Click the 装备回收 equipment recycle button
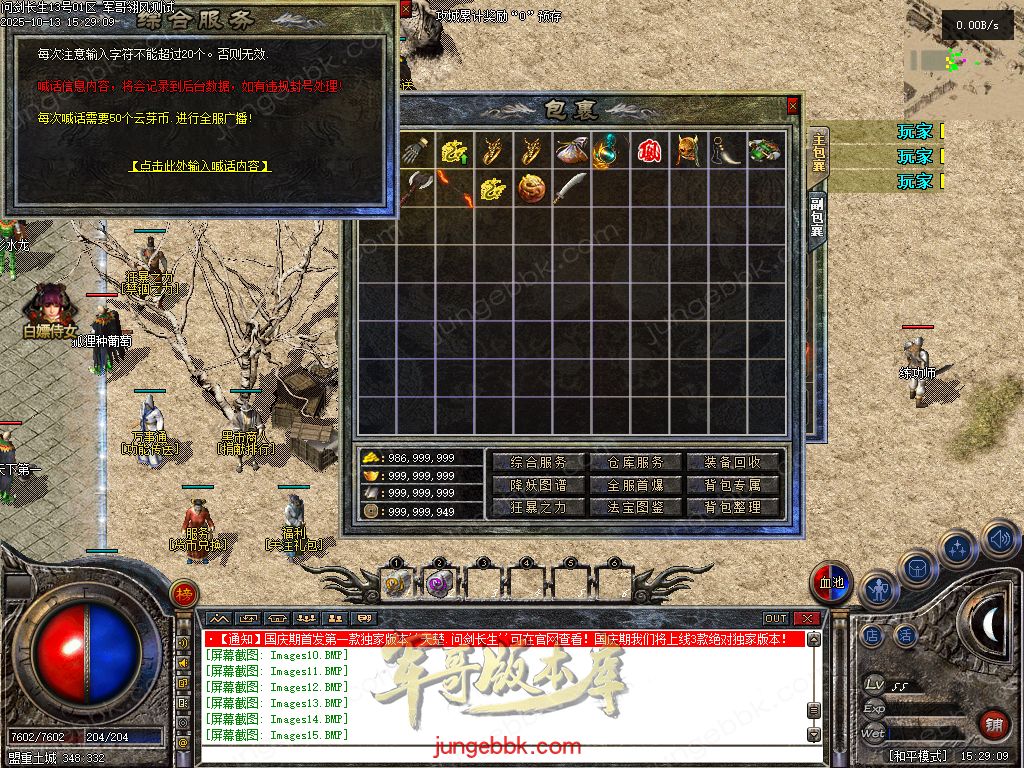 733,462
